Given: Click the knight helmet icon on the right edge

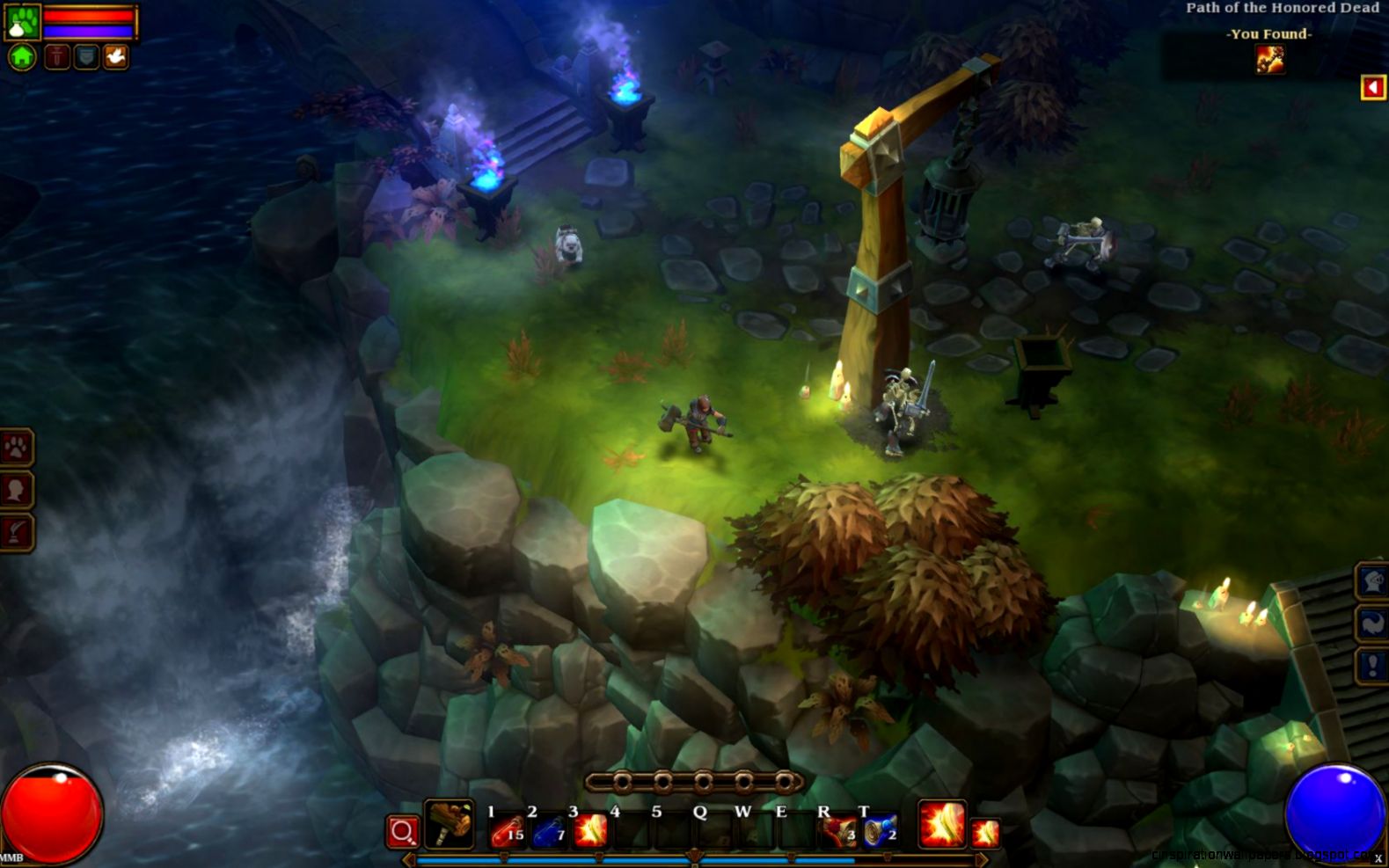Looking at the screenshot, I should [x=1372, y=582].
